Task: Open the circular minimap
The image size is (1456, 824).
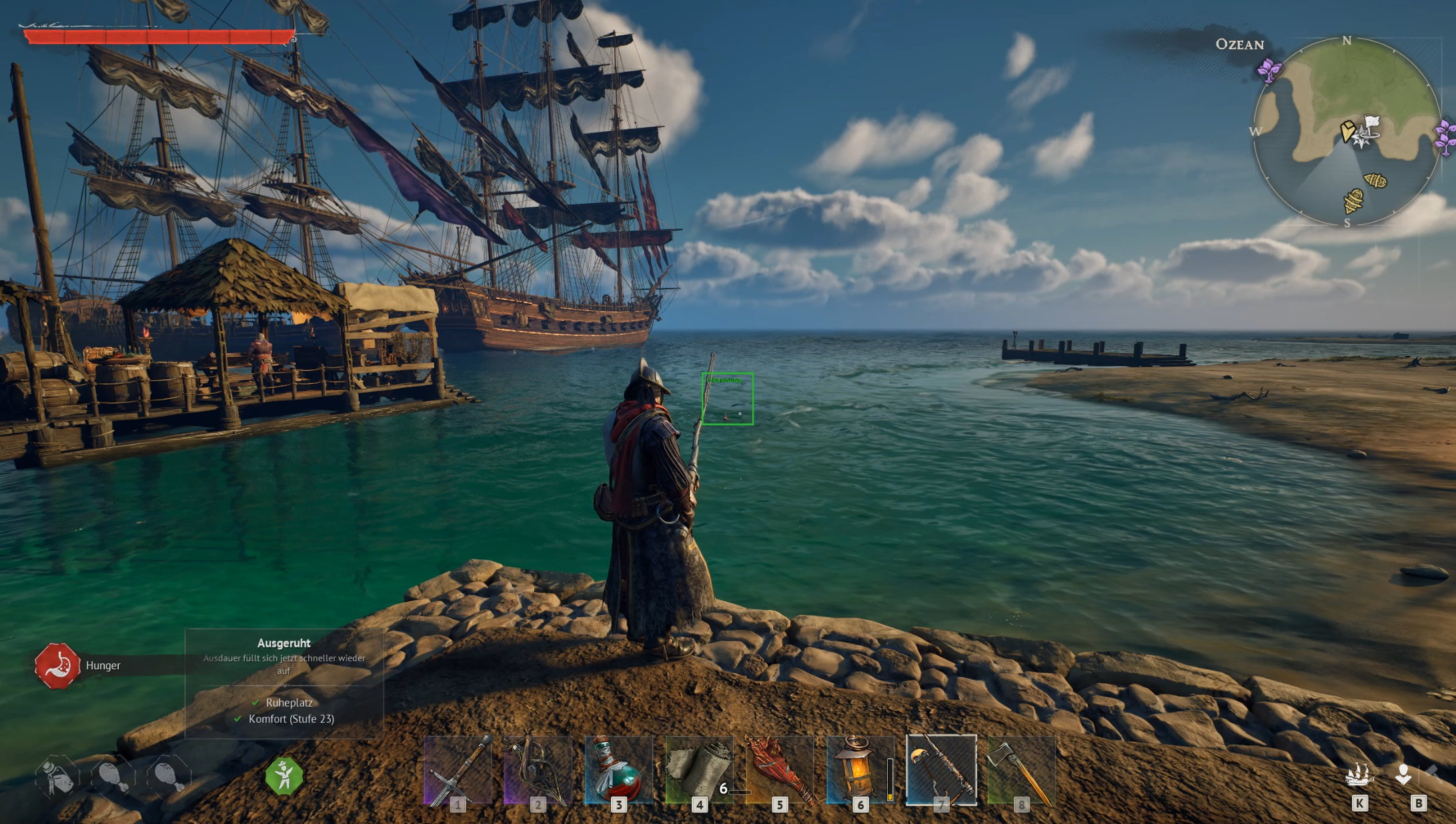Action: (x=1346, y=131)
